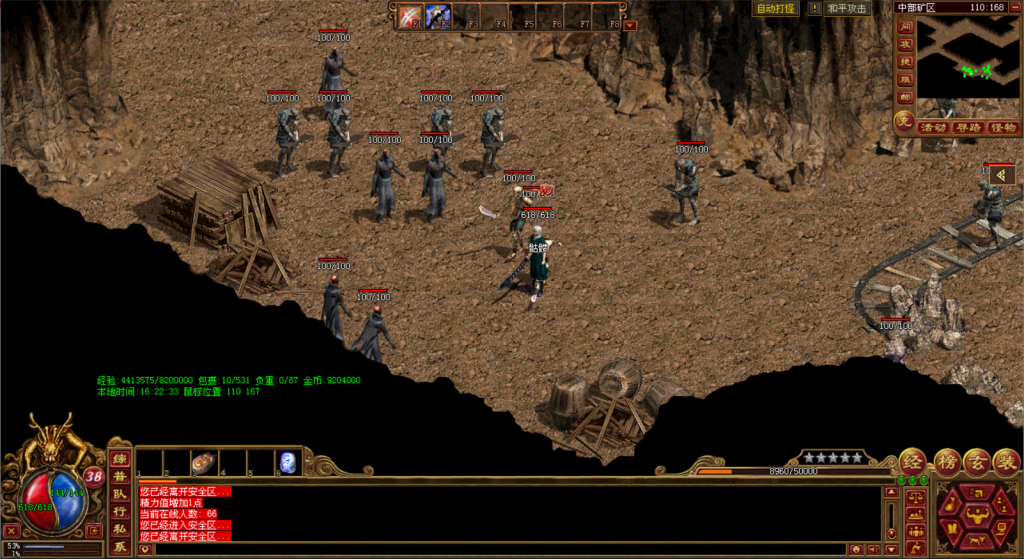The width and height of the screenshot is (1024, 559).
Task: Open 寻路 pathfinding
Action: point(968,128)
